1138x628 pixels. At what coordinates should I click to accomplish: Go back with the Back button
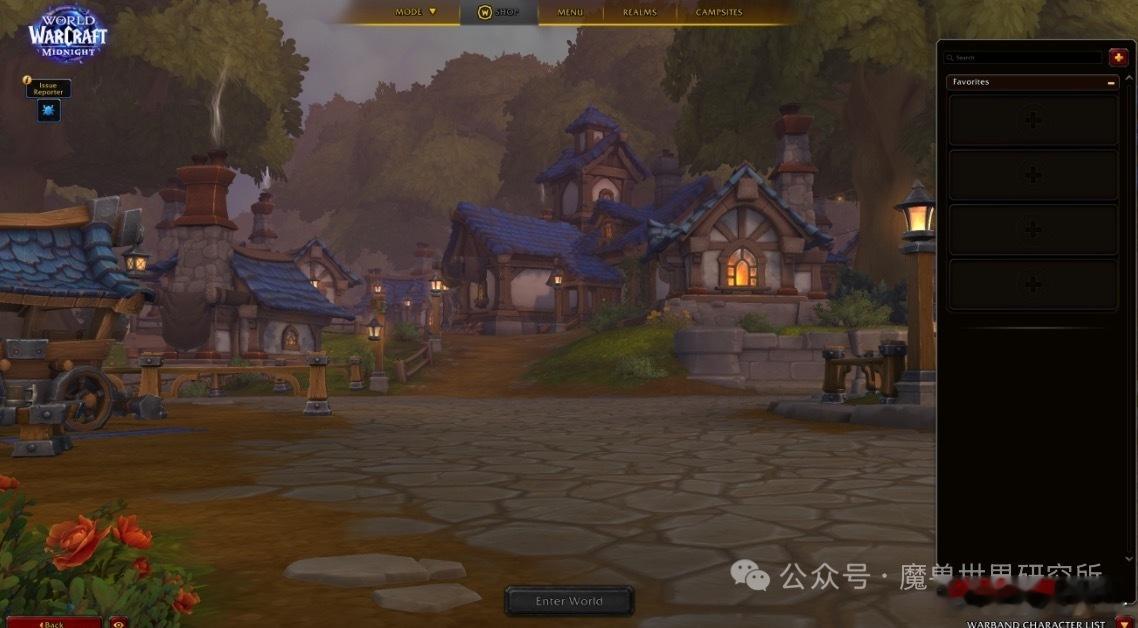[52, 623]
